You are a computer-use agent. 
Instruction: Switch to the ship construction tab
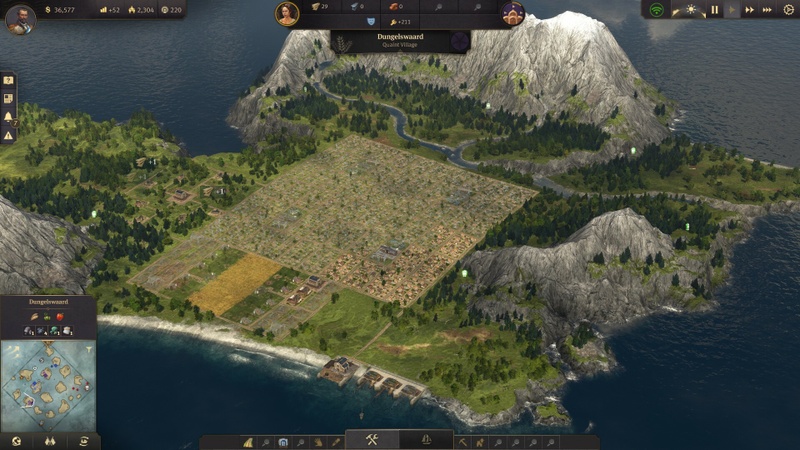pos(425,441)
